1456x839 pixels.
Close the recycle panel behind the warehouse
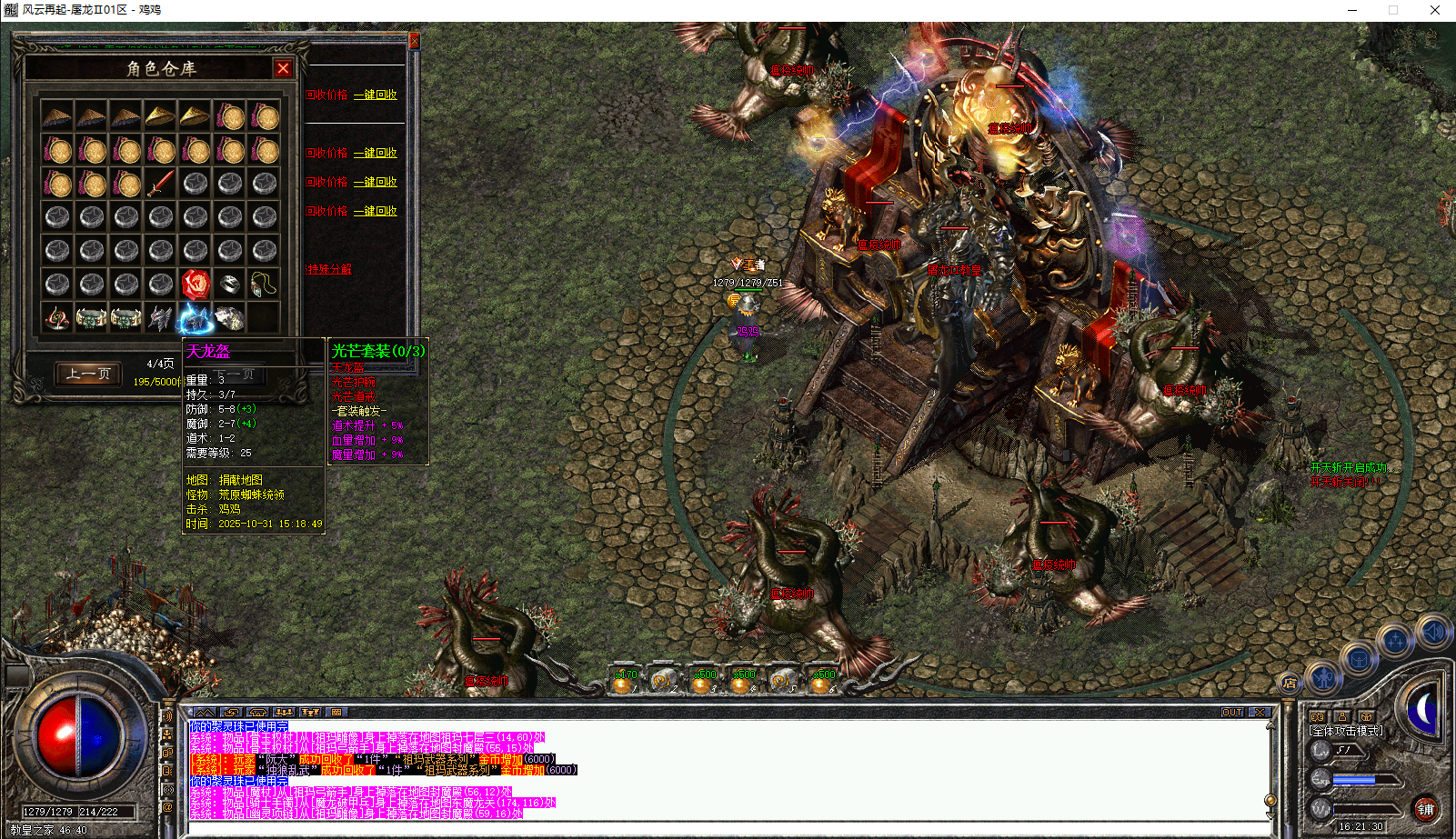[414, 41]
